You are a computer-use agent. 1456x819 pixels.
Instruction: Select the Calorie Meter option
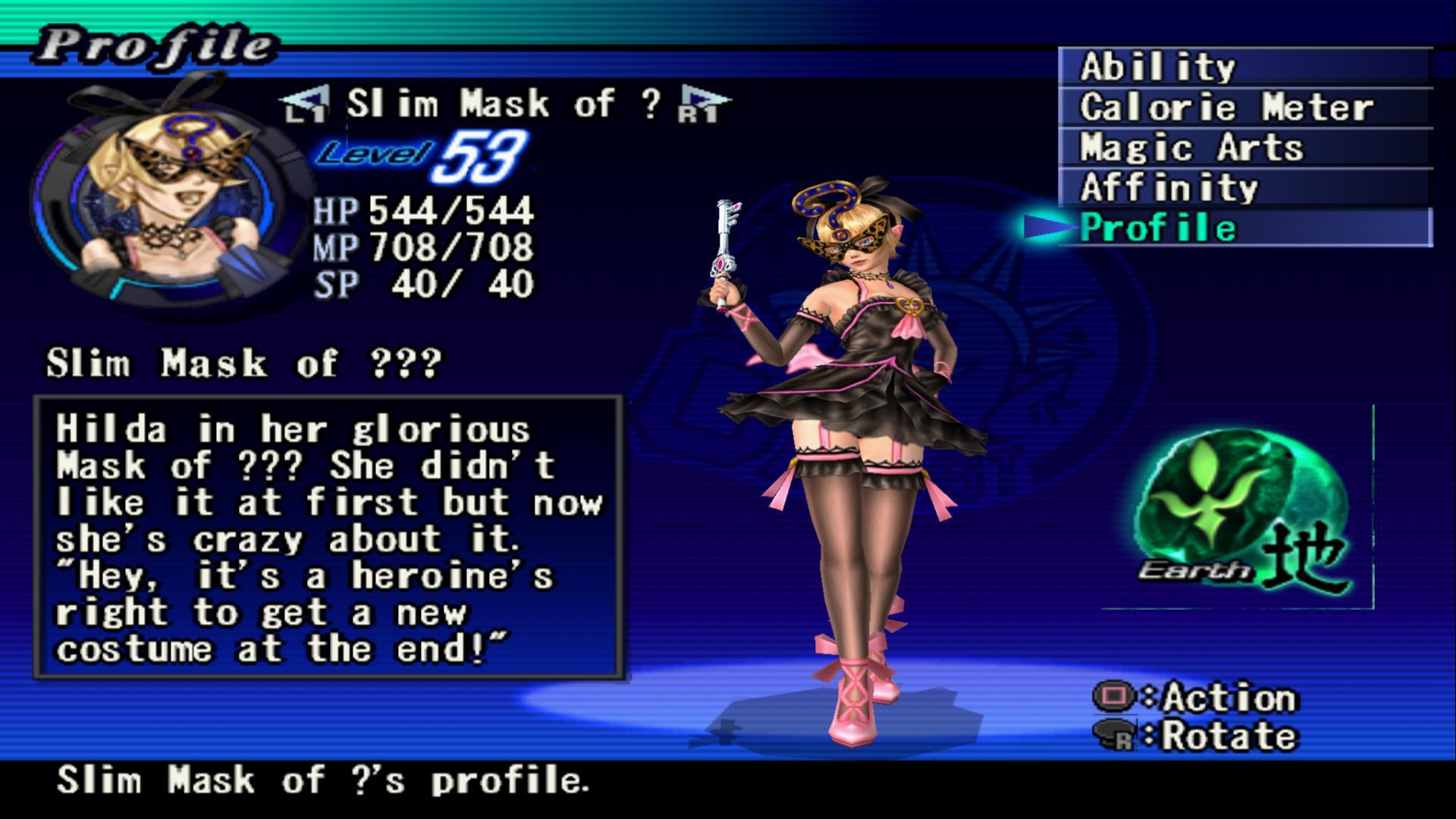pos(1244,108)
